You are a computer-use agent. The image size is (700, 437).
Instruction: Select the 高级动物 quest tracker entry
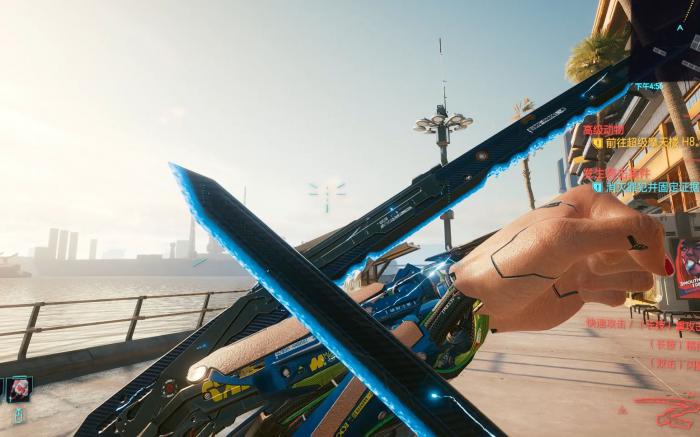[604, 129]
